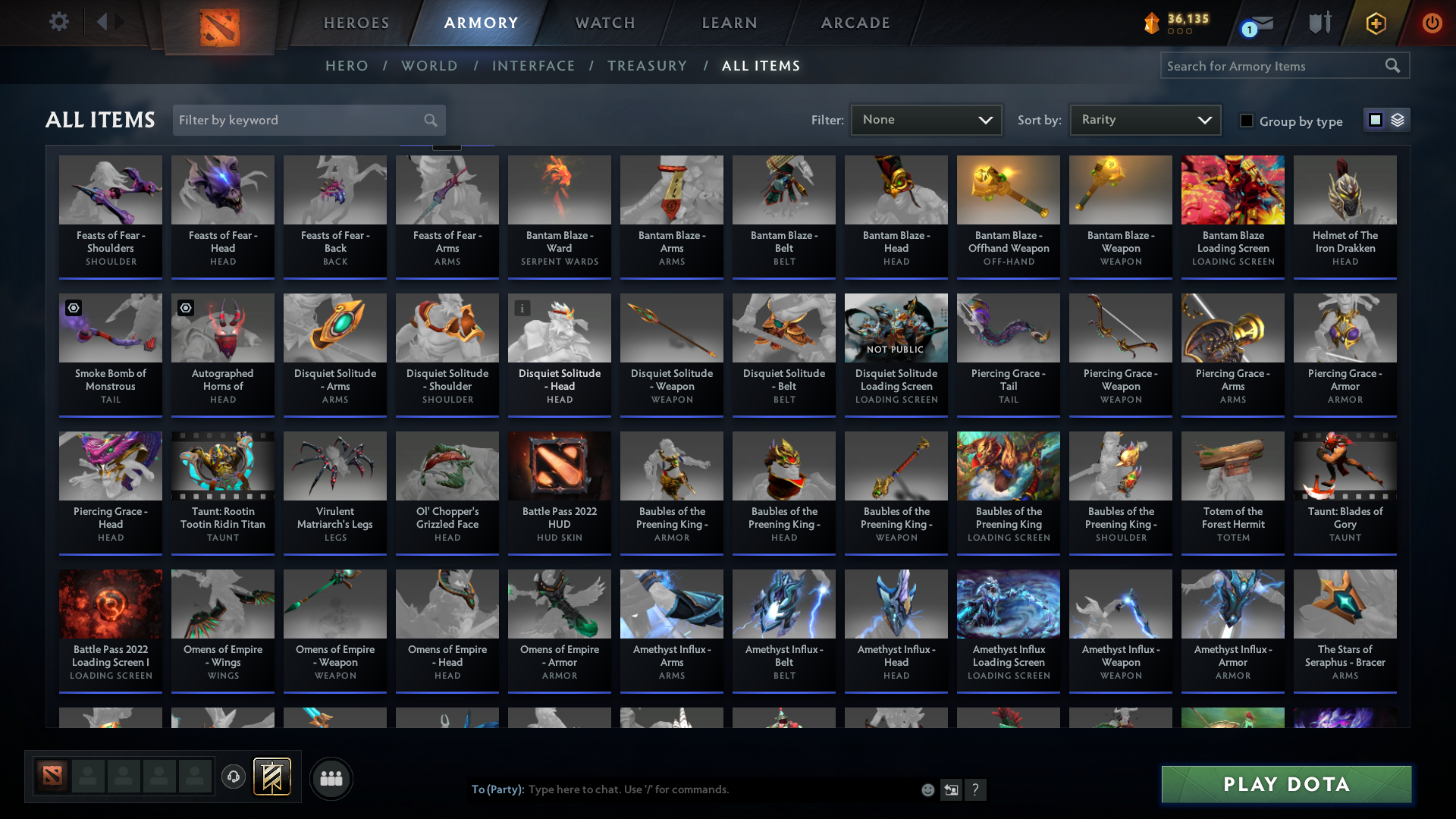The image size is (1456, 819).
Task: Click the PLAY DOTA button
Action: (x=1285, y=784)
